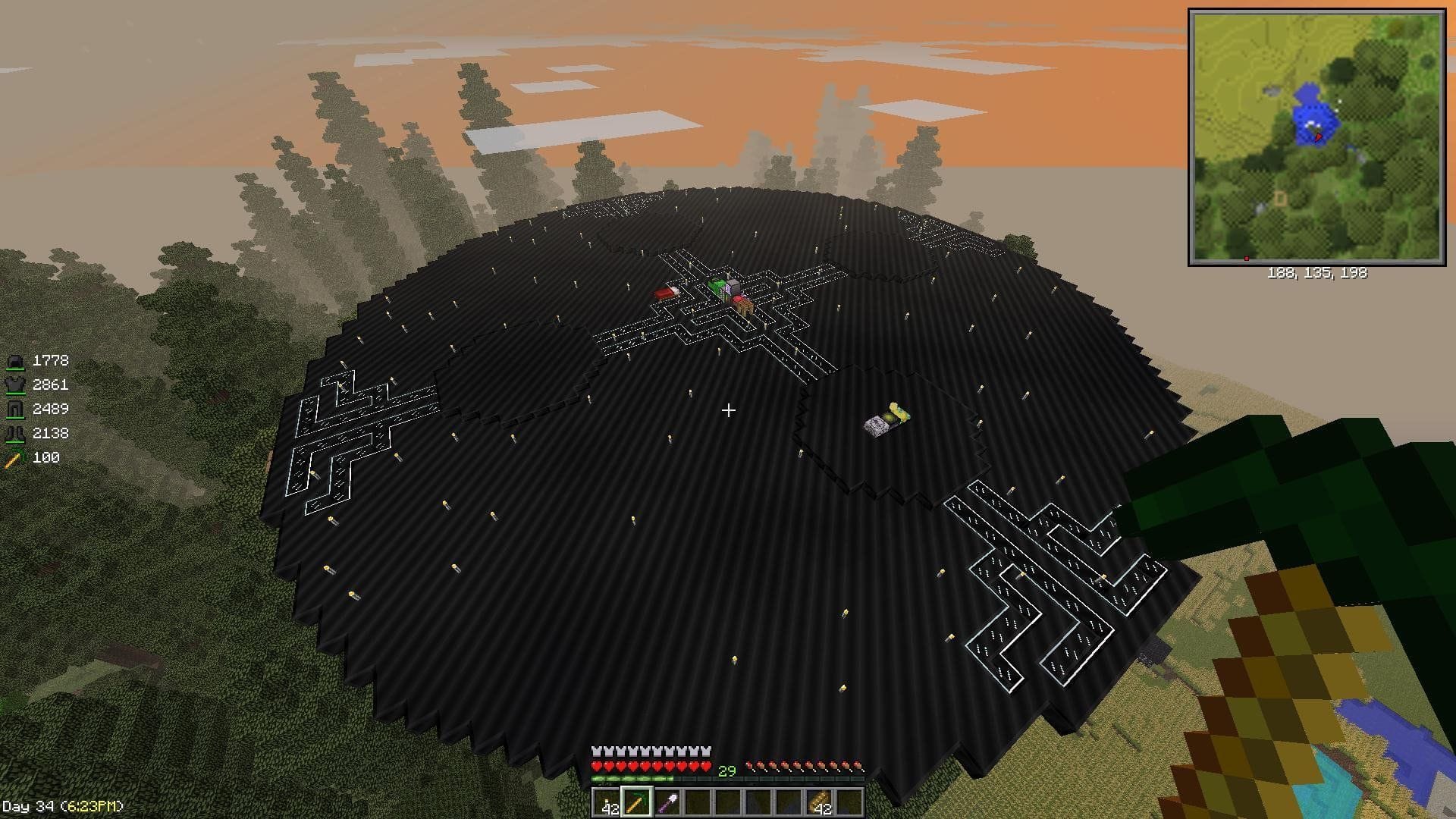Viewport: 1456px width, 819px height.
Task: Click the coordinates text 188, 135, 198
Action: pyautogui.click(x=1316, y=274)
